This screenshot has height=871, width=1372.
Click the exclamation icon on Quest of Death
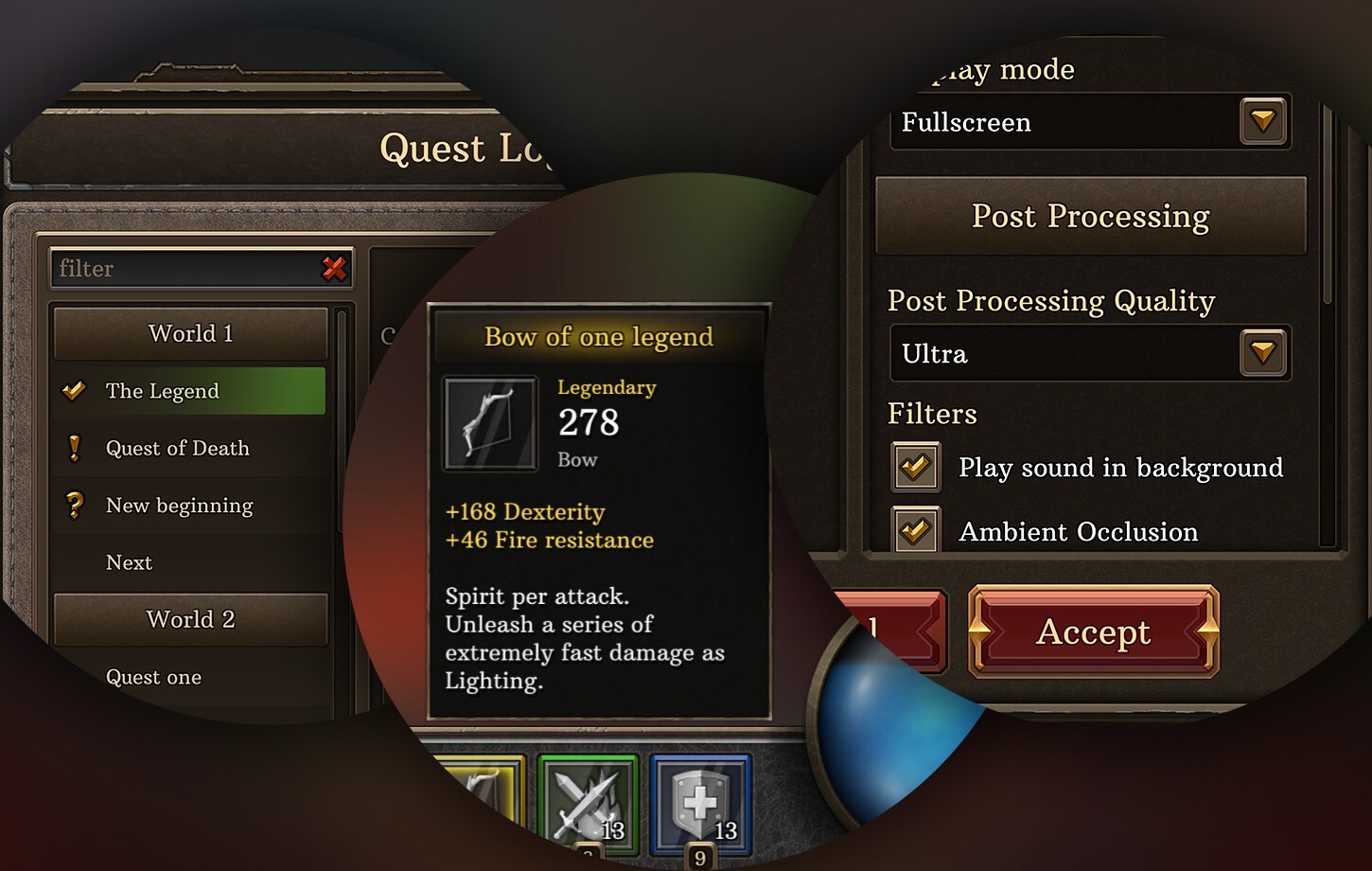point(75,448)
